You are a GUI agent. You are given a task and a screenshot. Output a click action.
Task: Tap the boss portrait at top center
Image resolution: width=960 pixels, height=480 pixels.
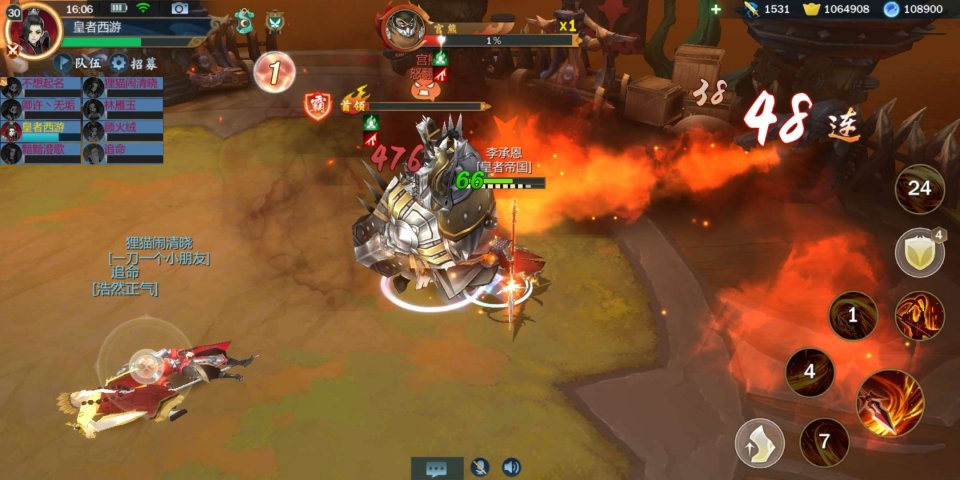407,28
